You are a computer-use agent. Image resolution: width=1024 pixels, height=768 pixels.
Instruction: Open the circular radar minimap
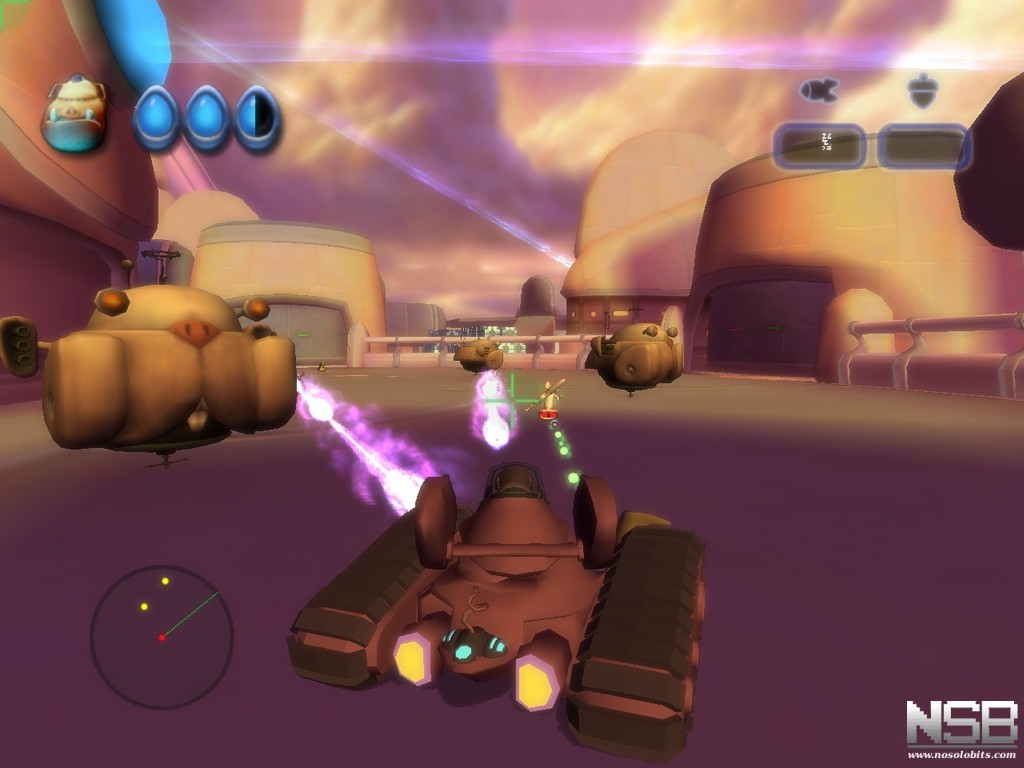(x=162, y=637)
